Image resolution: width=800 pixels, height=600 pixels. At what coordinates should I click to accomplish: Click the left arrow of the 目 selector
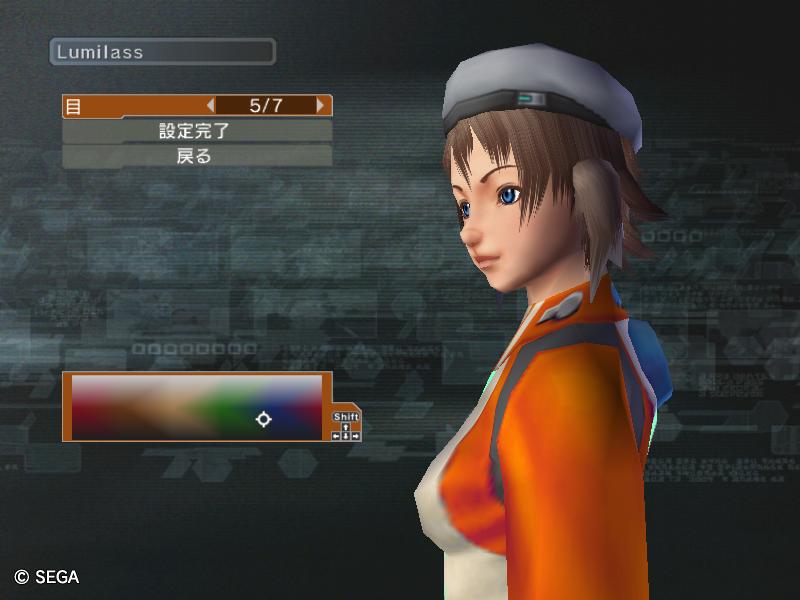click(x=210, y=105)
